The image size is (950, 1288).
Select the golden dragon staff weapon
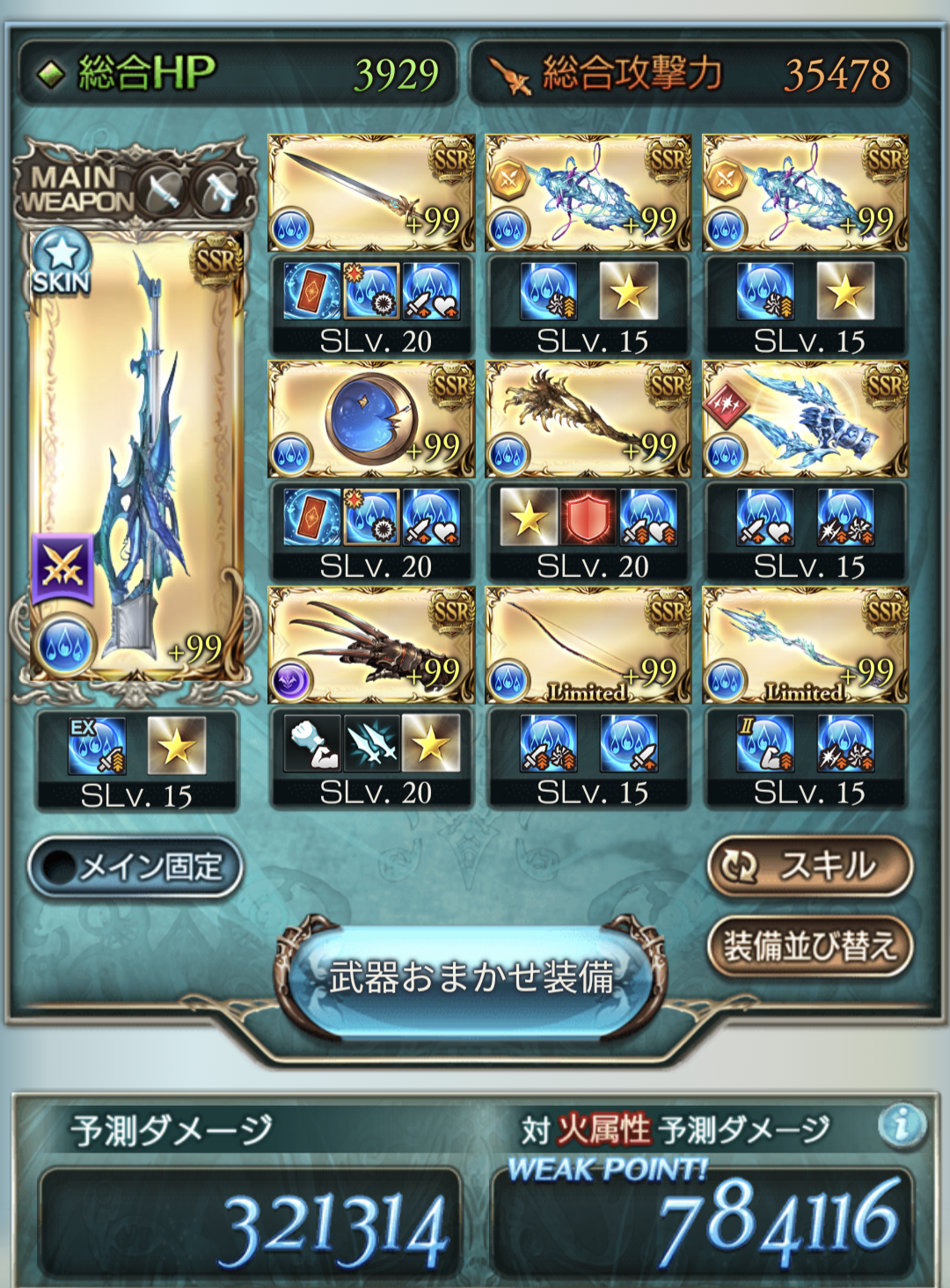(588, 419)
